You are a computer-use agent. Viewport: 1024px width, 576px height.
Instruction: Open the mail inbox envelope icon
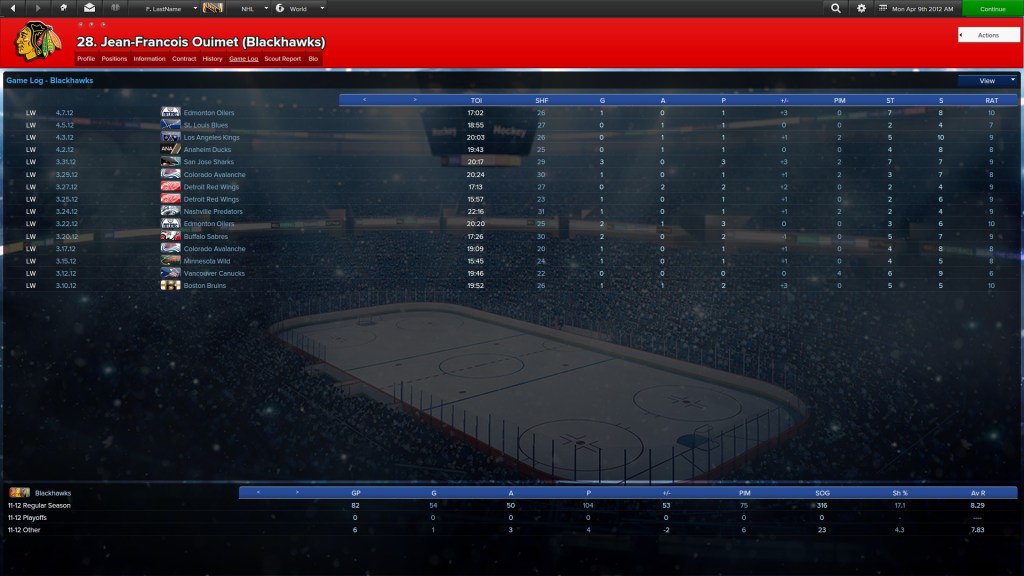pyautogui.click(x=89, y=8)
